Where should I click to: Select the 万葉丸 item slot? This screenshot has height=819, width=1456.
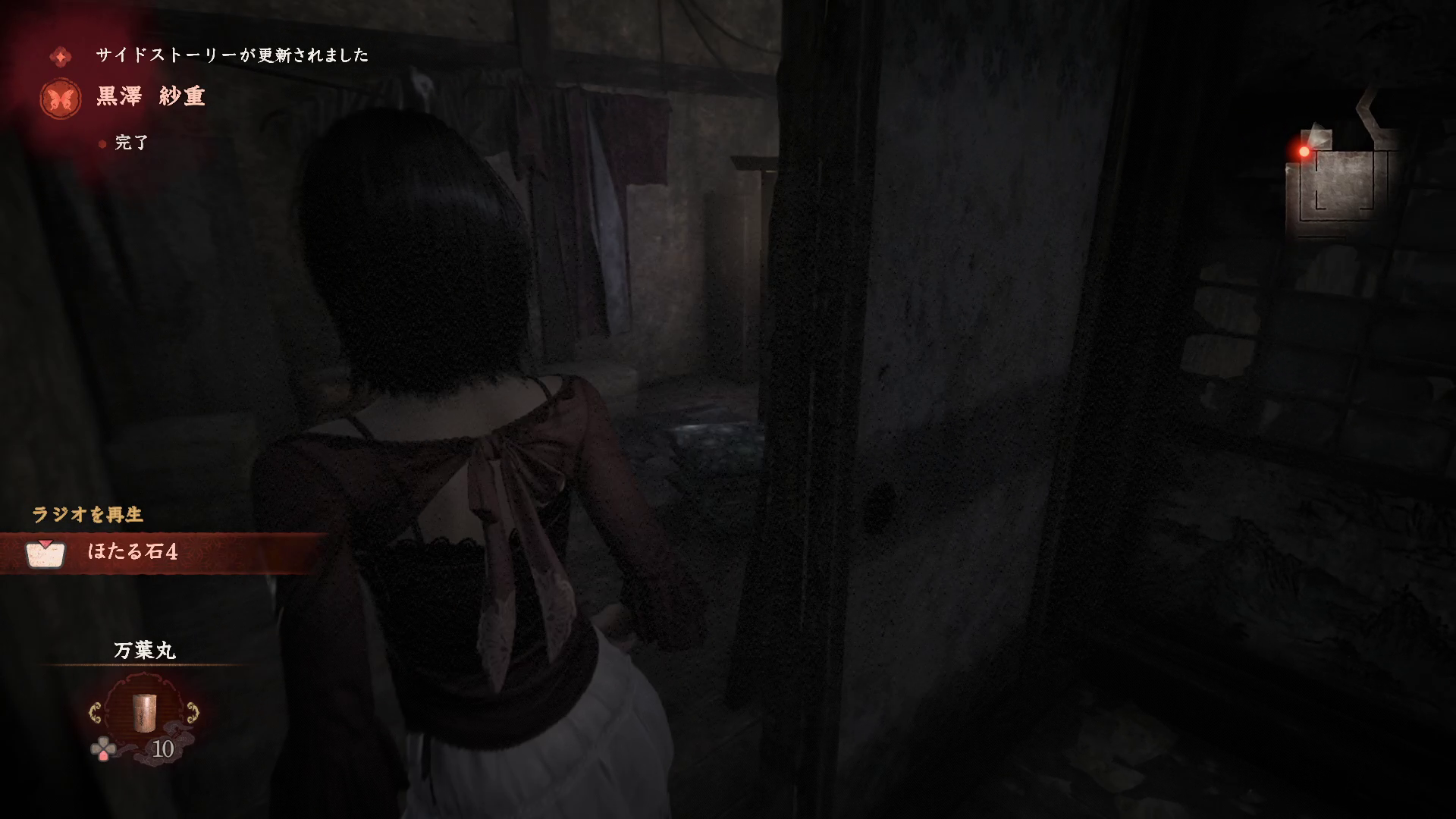144,713
